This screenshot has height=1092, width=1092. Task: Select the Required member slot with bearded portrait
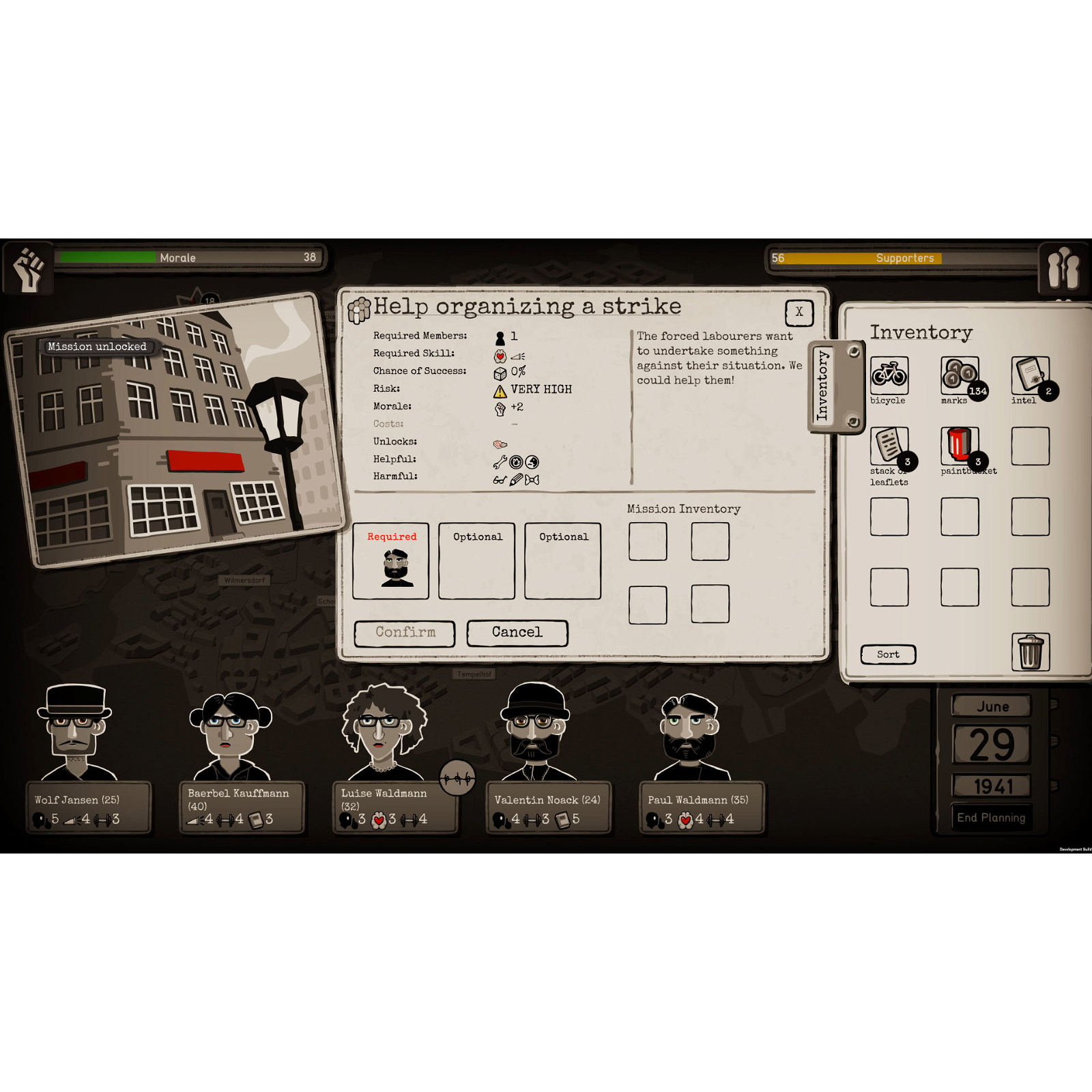pyautogui.click(x=390, y=561)
